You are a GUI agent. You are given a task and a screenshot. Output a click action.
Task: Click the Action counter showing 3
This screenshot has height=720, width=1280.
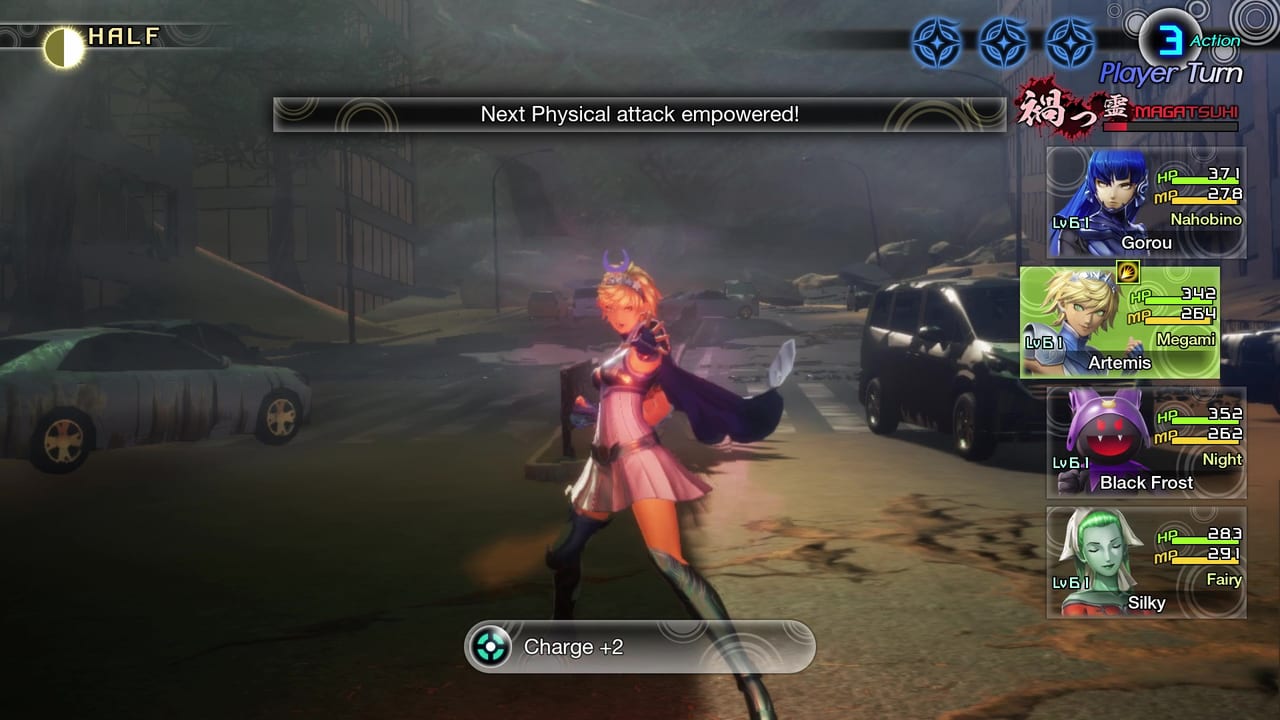(x=1170, y=40)
